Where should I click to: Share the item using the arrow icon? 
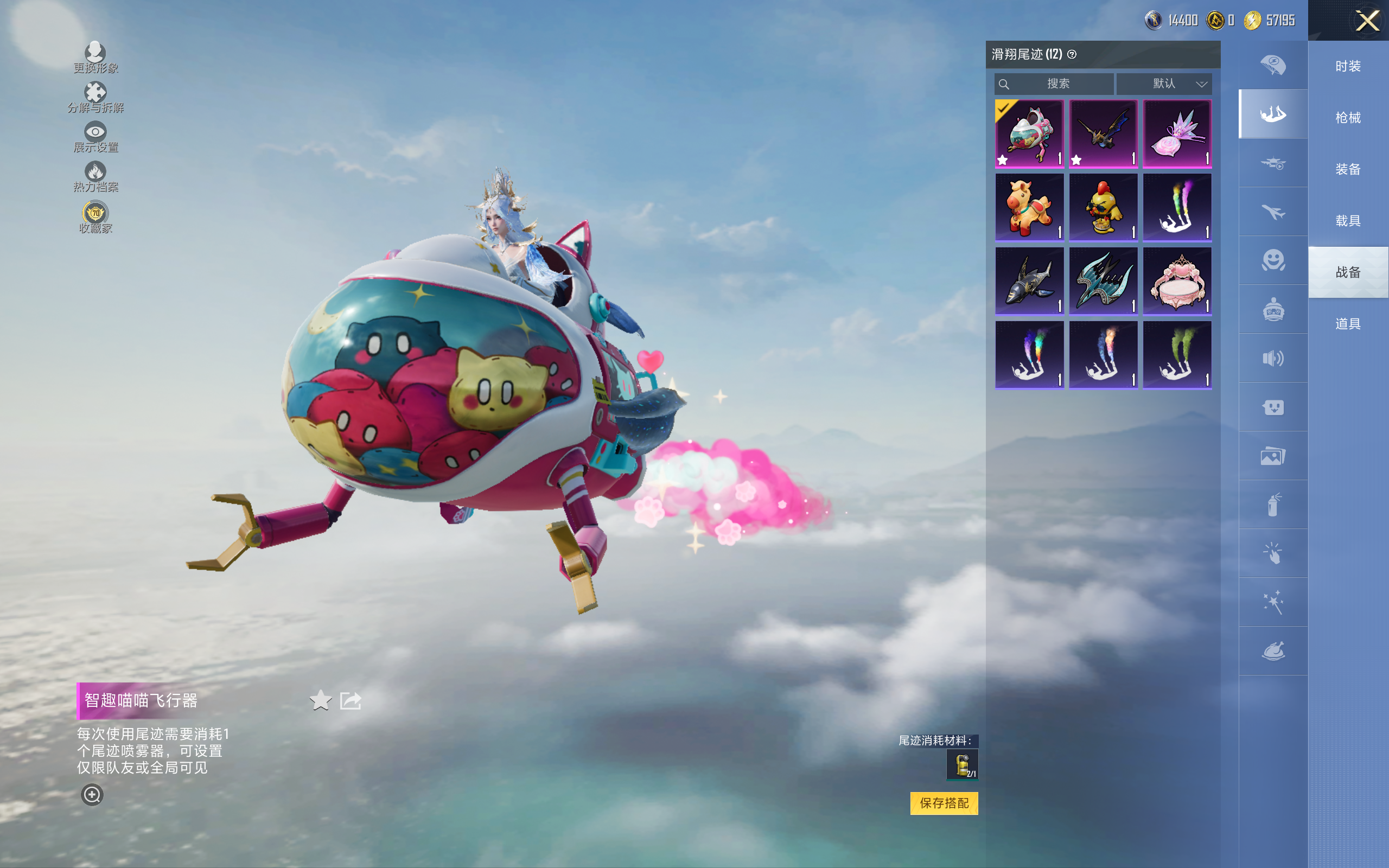(351, 700)
